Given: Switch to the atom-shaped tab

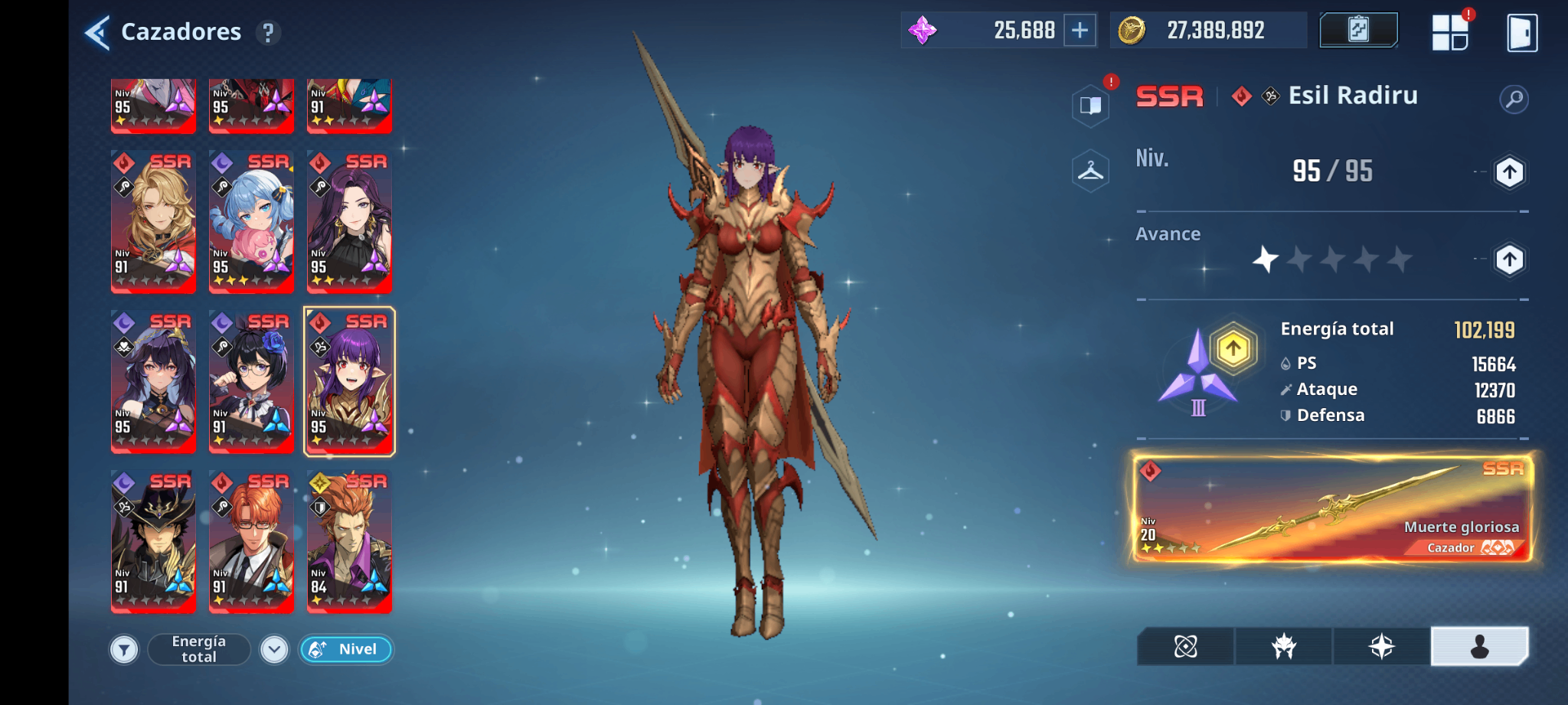Looking at the screenshot, I should click(1185, 647).
